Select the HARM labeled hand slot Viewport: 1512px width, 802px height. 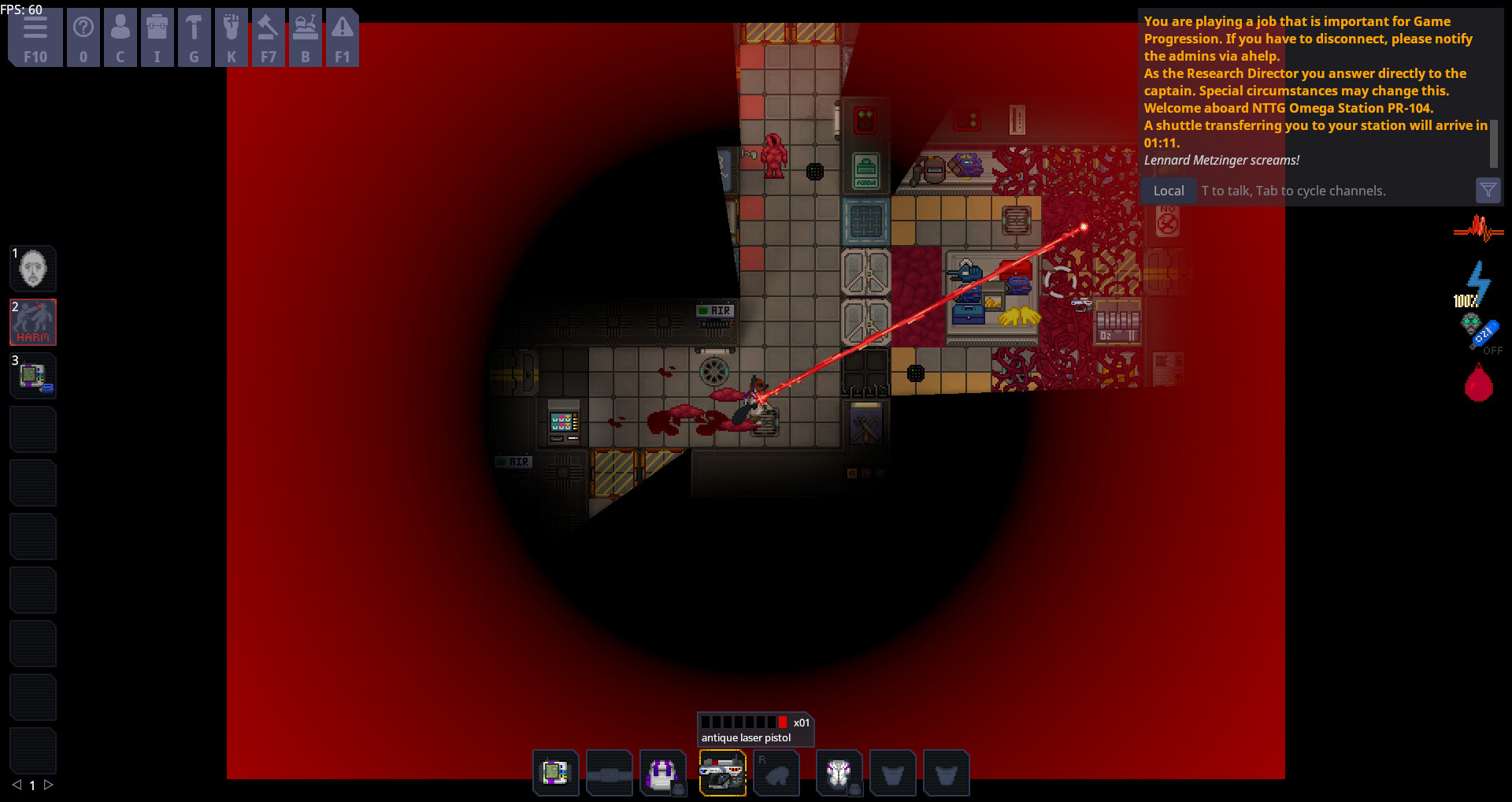(x=32, y=322)
